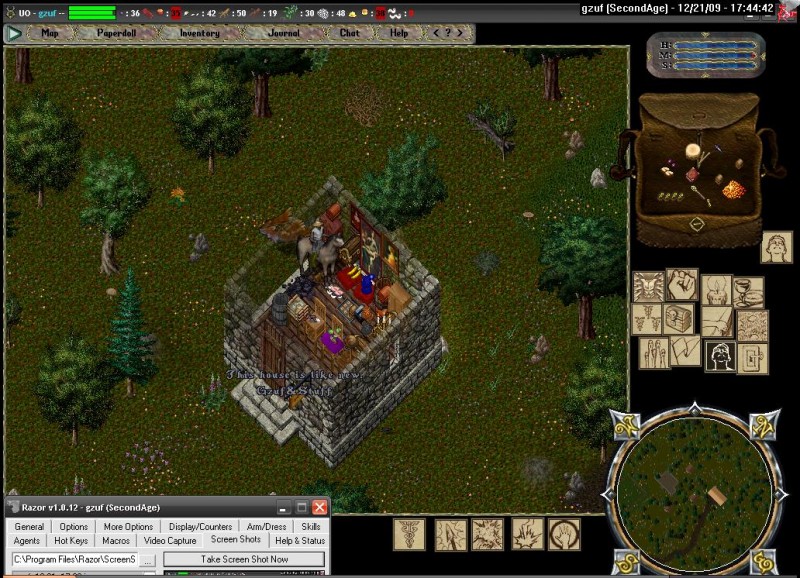Open the Help menu
The image size is (800, 578).
click(x=399, y=33)
